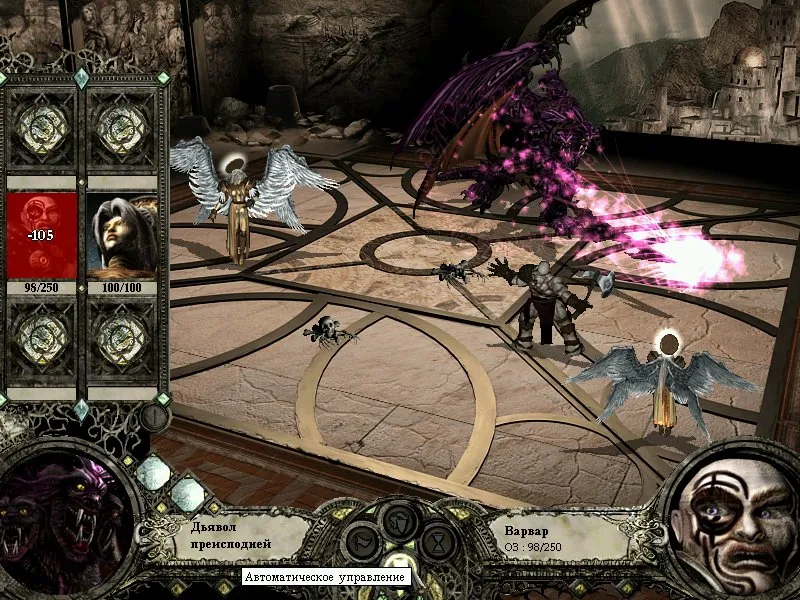
Task: Select the Barbarian unit portrait with 98/250
Action: coord(42,236)
